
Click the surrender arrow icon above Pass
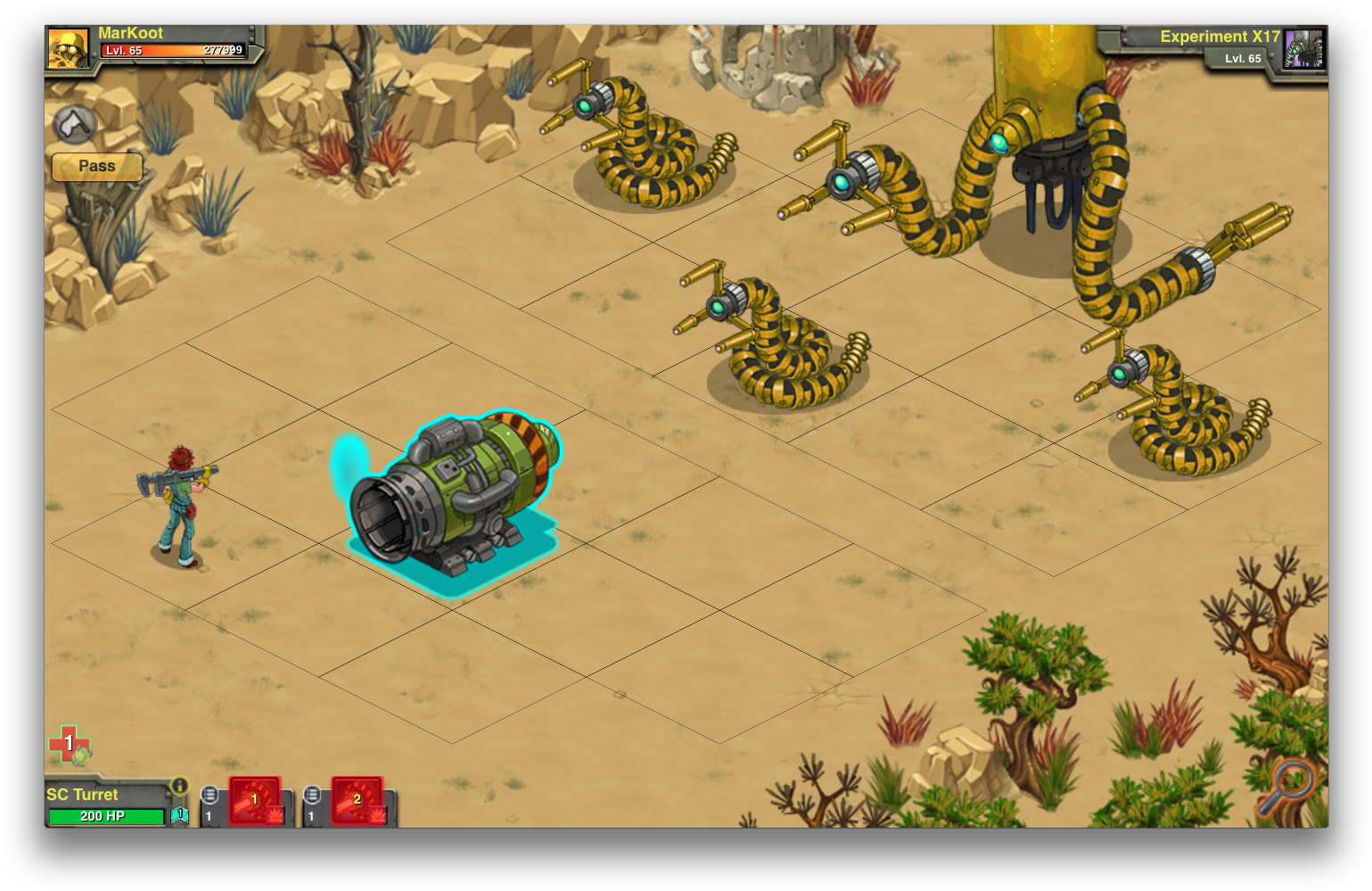coord(74,125)
